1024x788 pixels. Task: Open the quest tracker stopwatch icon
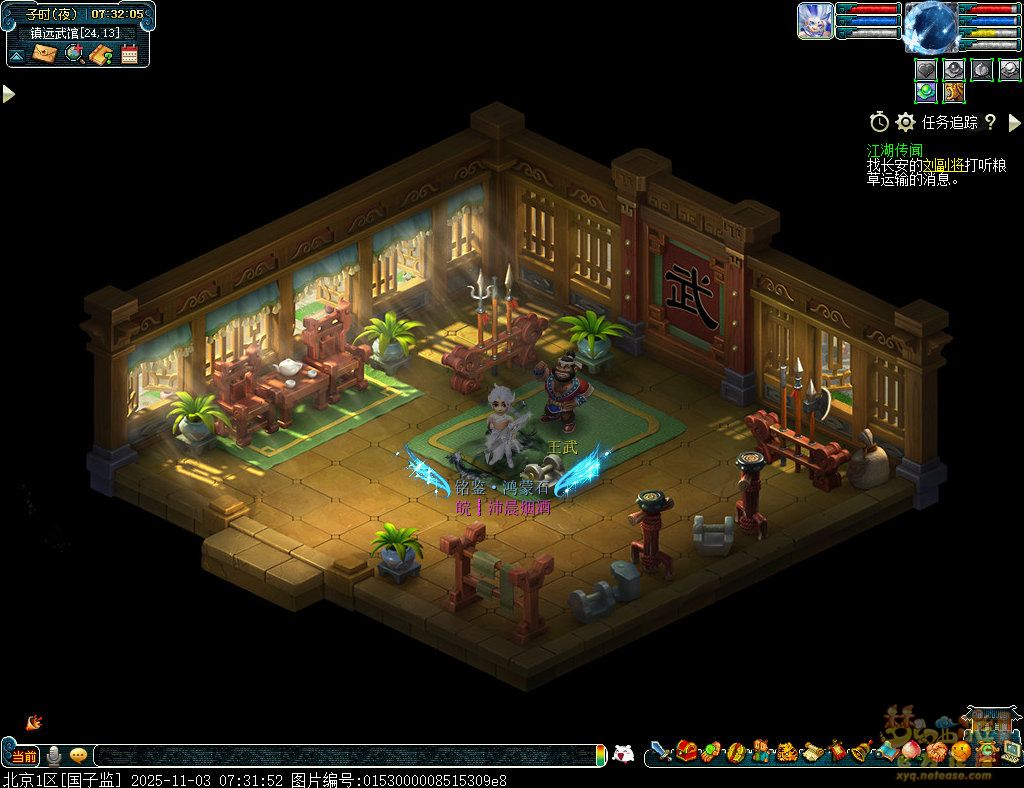pyautogui.click(x=879, y=122)
